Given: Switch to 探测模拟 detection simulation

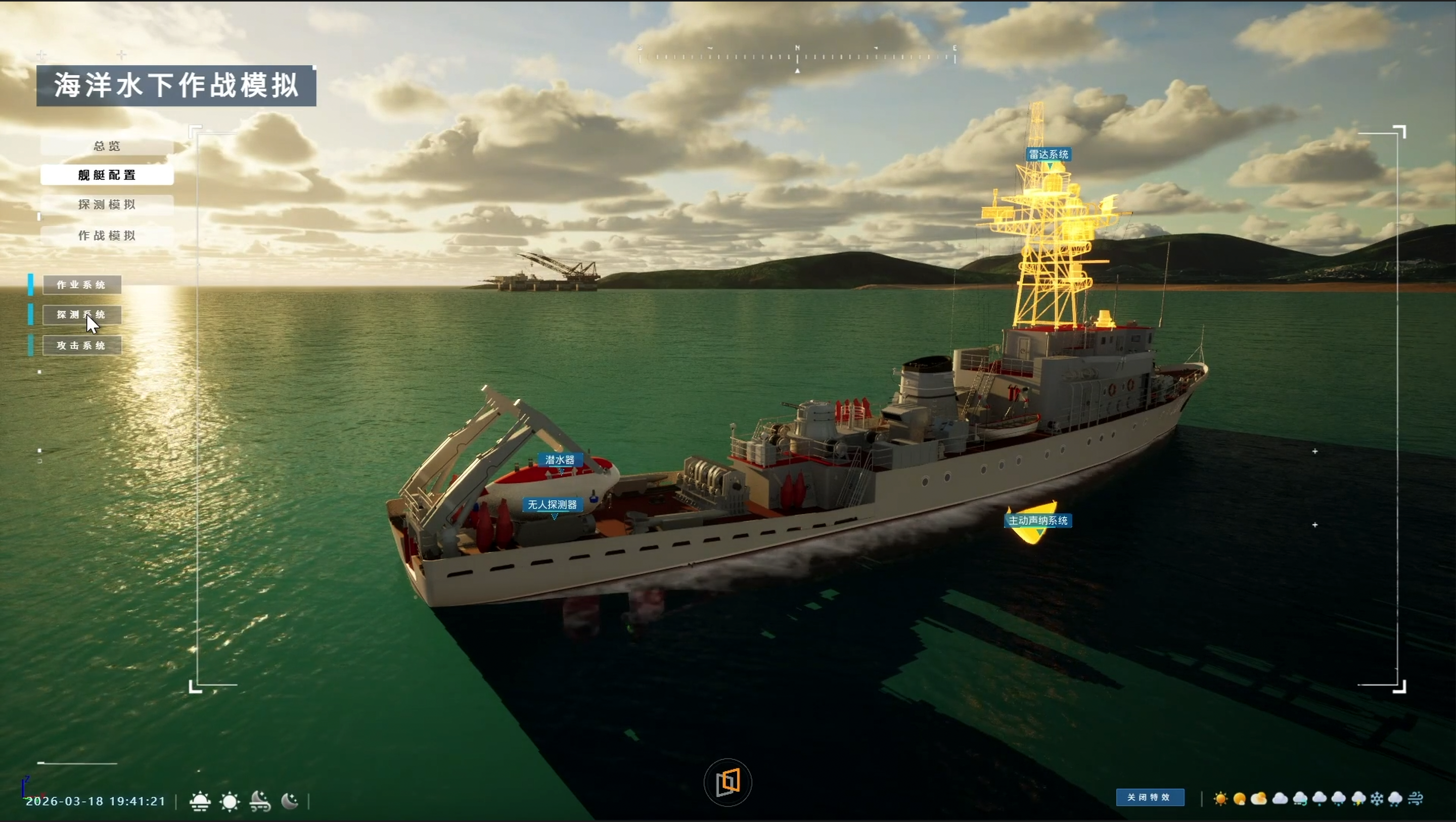Looking at the screenshot, I should click(x=107, y=205).
